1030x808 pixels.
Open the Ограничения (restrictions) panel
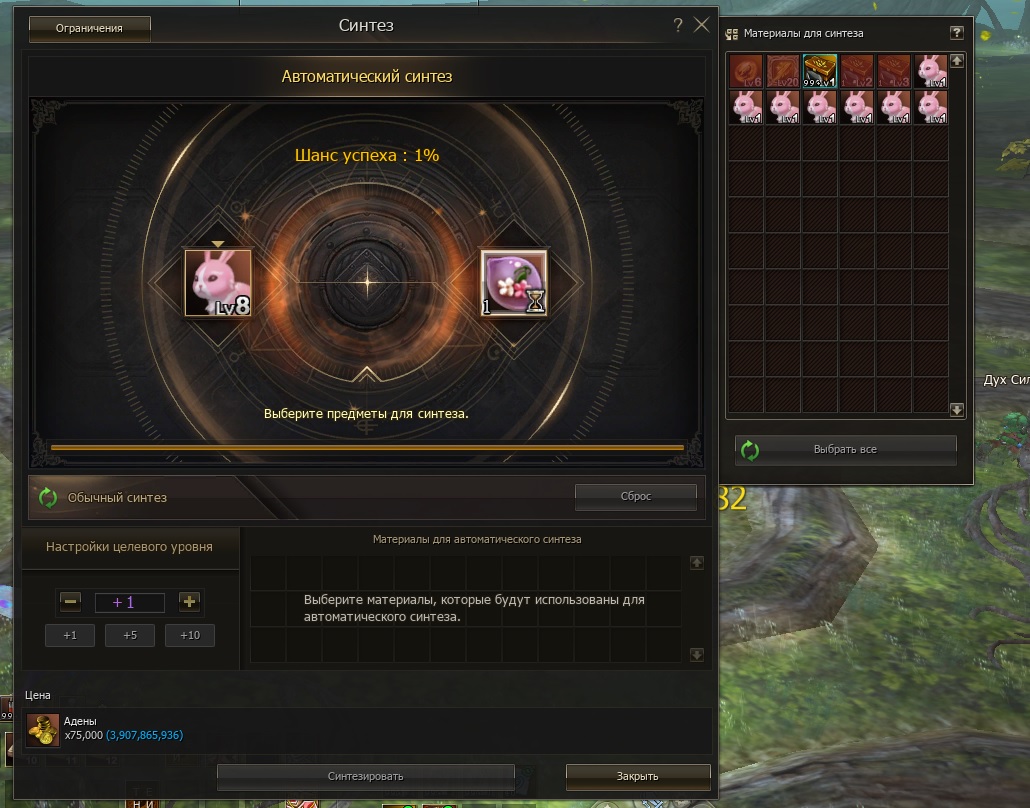coord(90,28)
